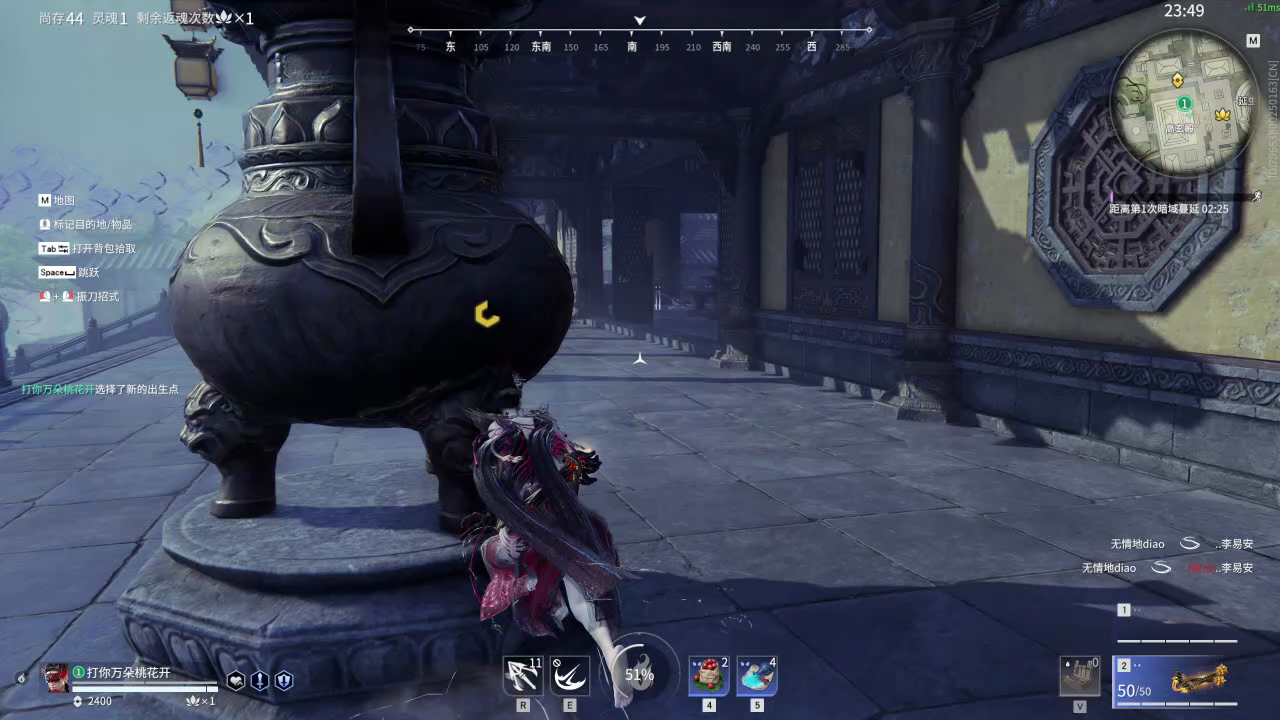
Task: Activate the crescent slash skill icon
Action: coord(570,677)
